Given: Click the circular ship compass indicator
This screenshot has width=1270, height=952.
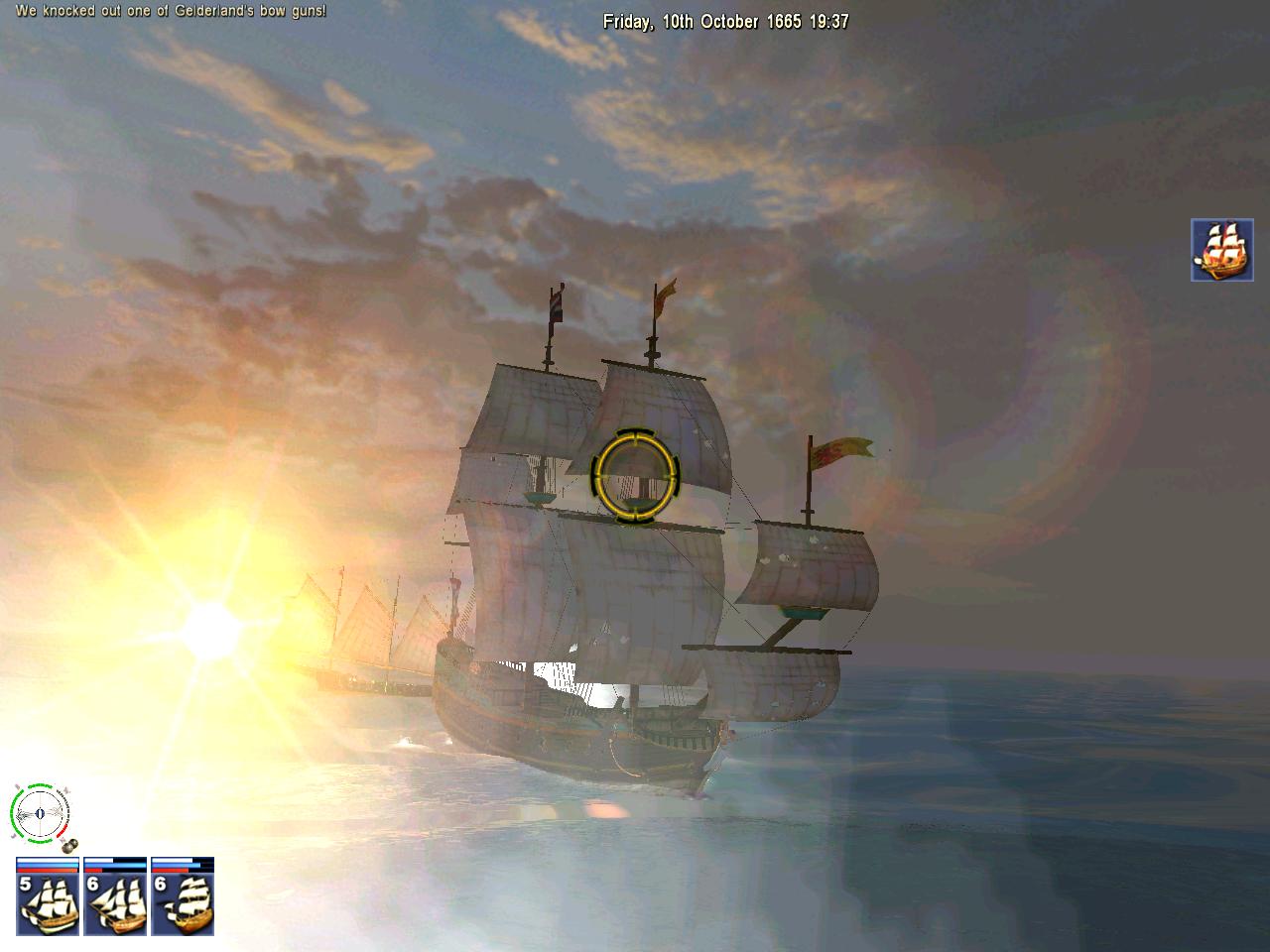Looking at the screenshot, I should [x=40, y=813].
